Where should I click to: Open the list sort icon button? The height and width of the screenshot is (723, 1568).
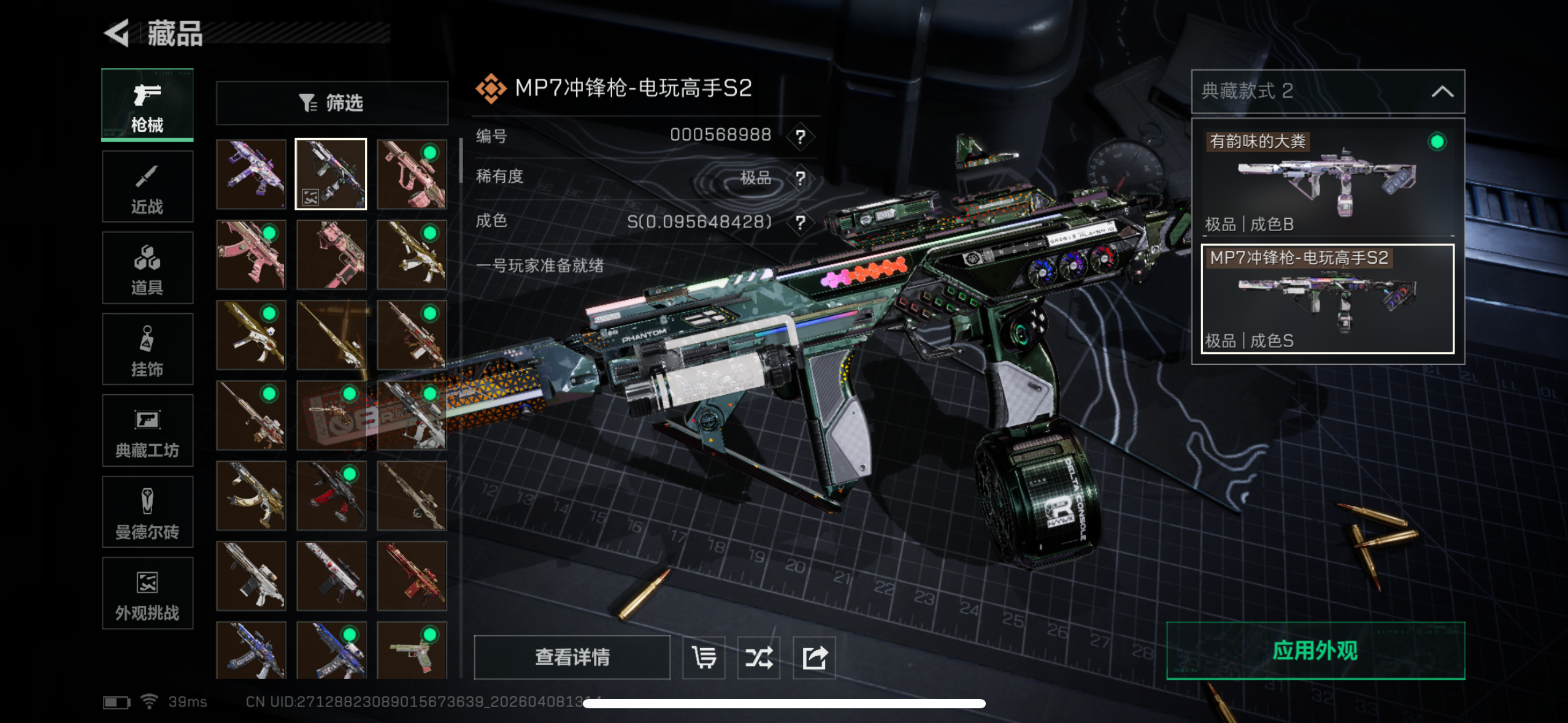704,657
